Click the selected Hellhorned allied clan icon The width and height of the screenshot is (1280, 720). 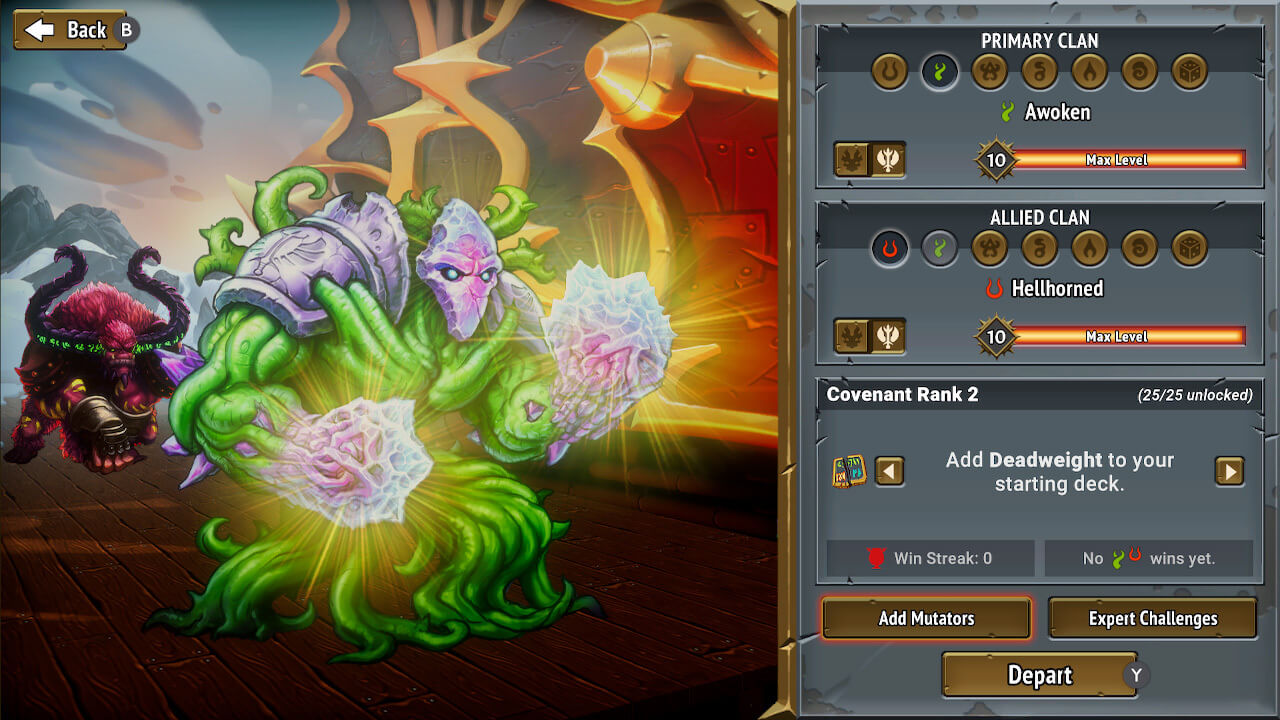(889, 248)
